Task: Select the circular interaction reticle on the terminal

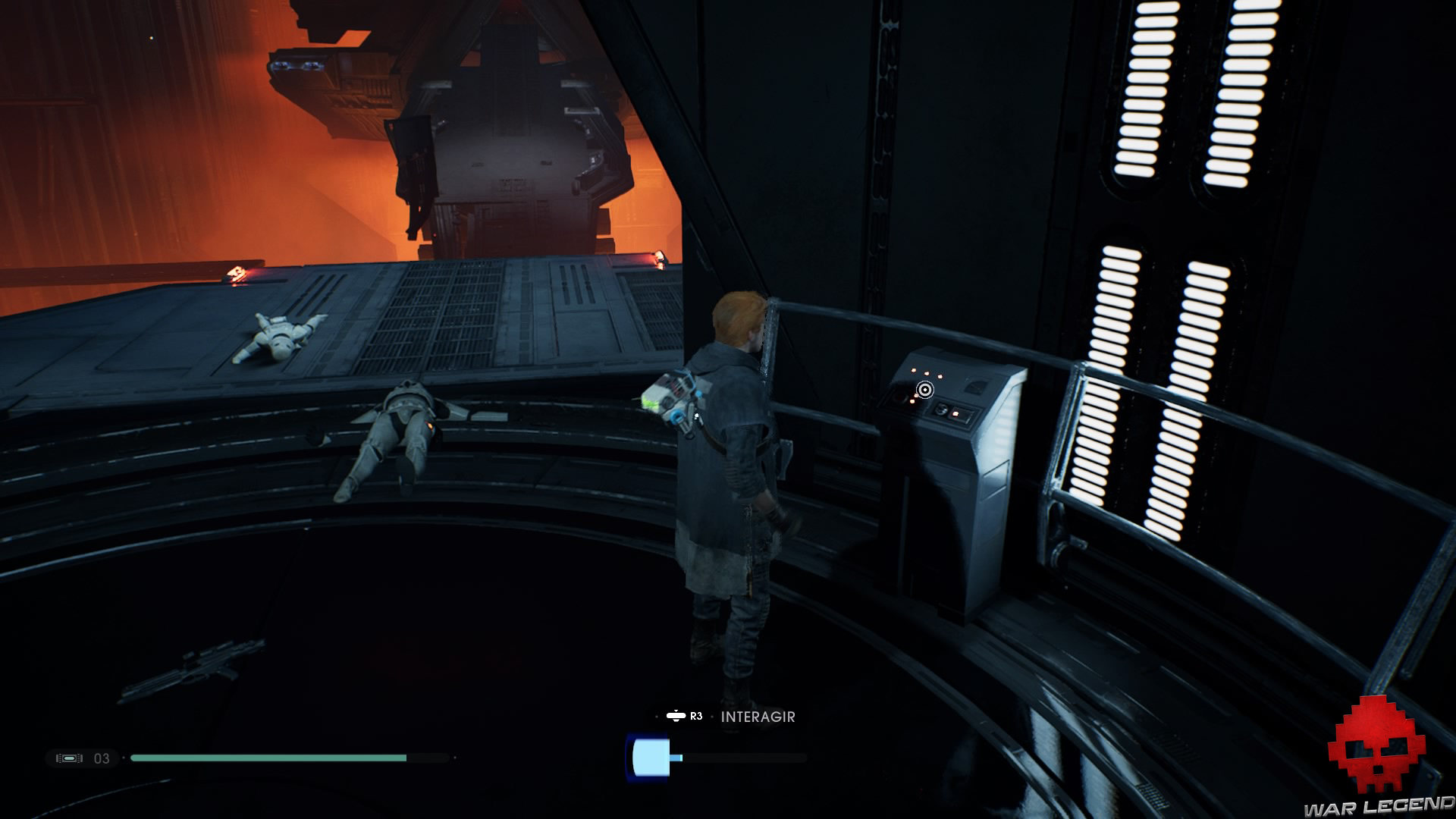Action: coord(925,390)
